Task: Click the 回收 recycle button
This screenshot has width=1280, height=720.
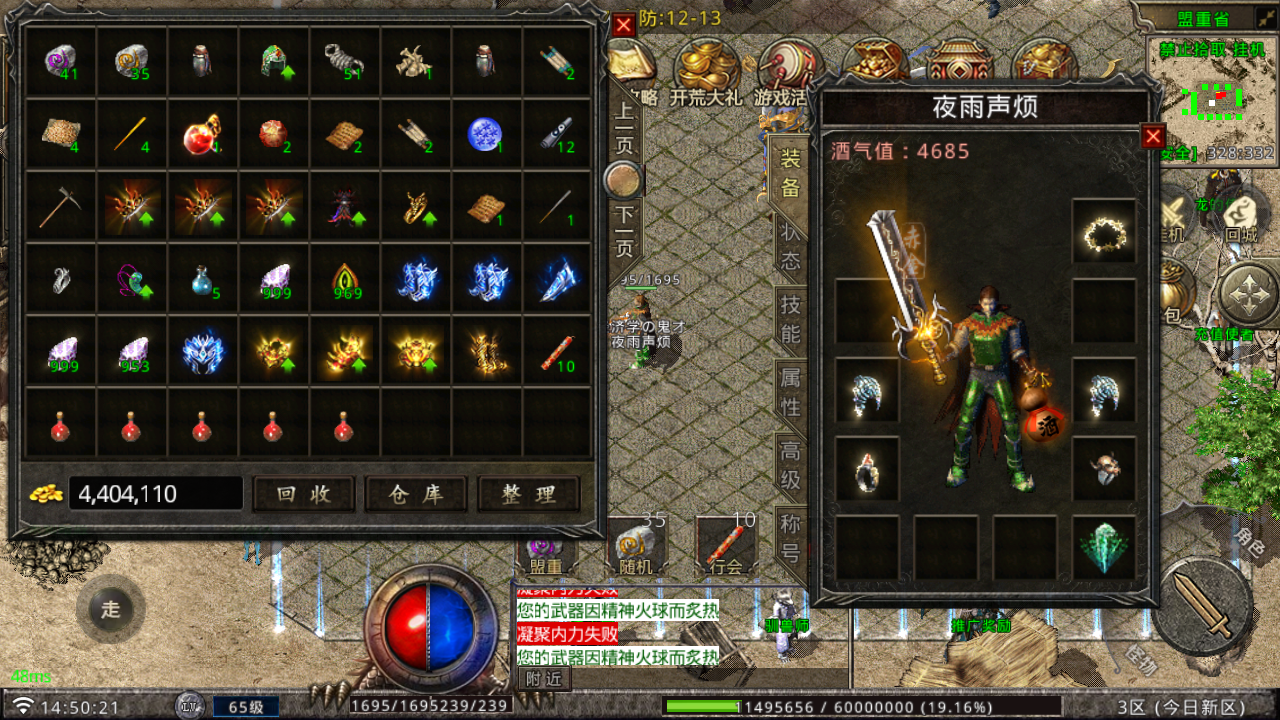Action: (x=304, y=494)
